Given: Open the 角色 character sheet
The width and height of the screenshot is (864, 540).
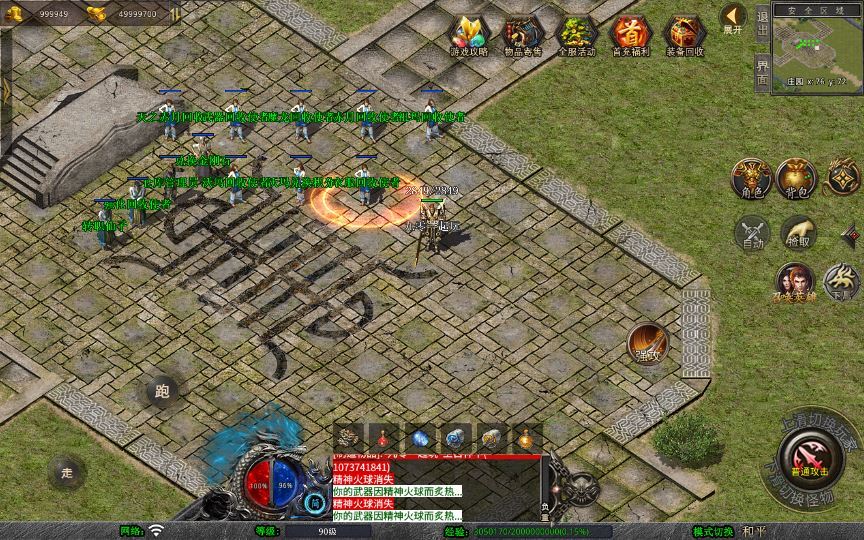Looking at the screenshot, I should tap(749, 178).
